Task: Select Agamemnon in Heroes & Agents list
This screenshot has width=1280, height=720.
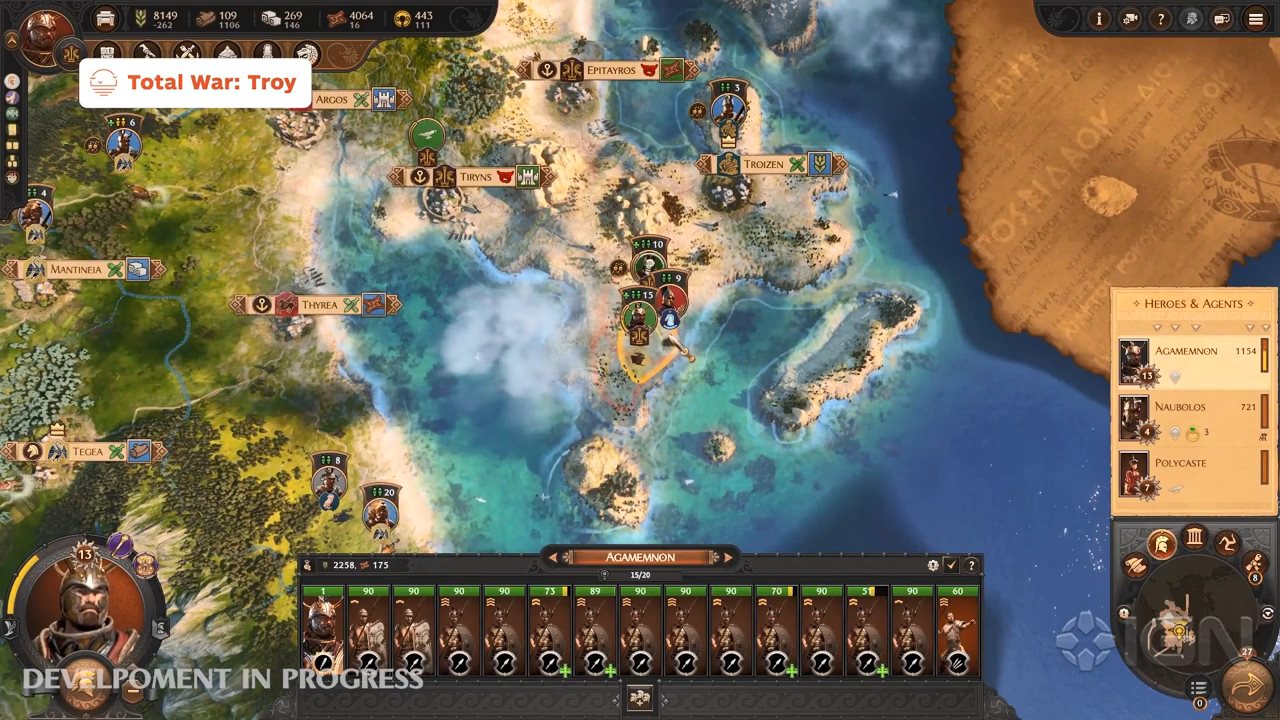Action: (1192, 362)
